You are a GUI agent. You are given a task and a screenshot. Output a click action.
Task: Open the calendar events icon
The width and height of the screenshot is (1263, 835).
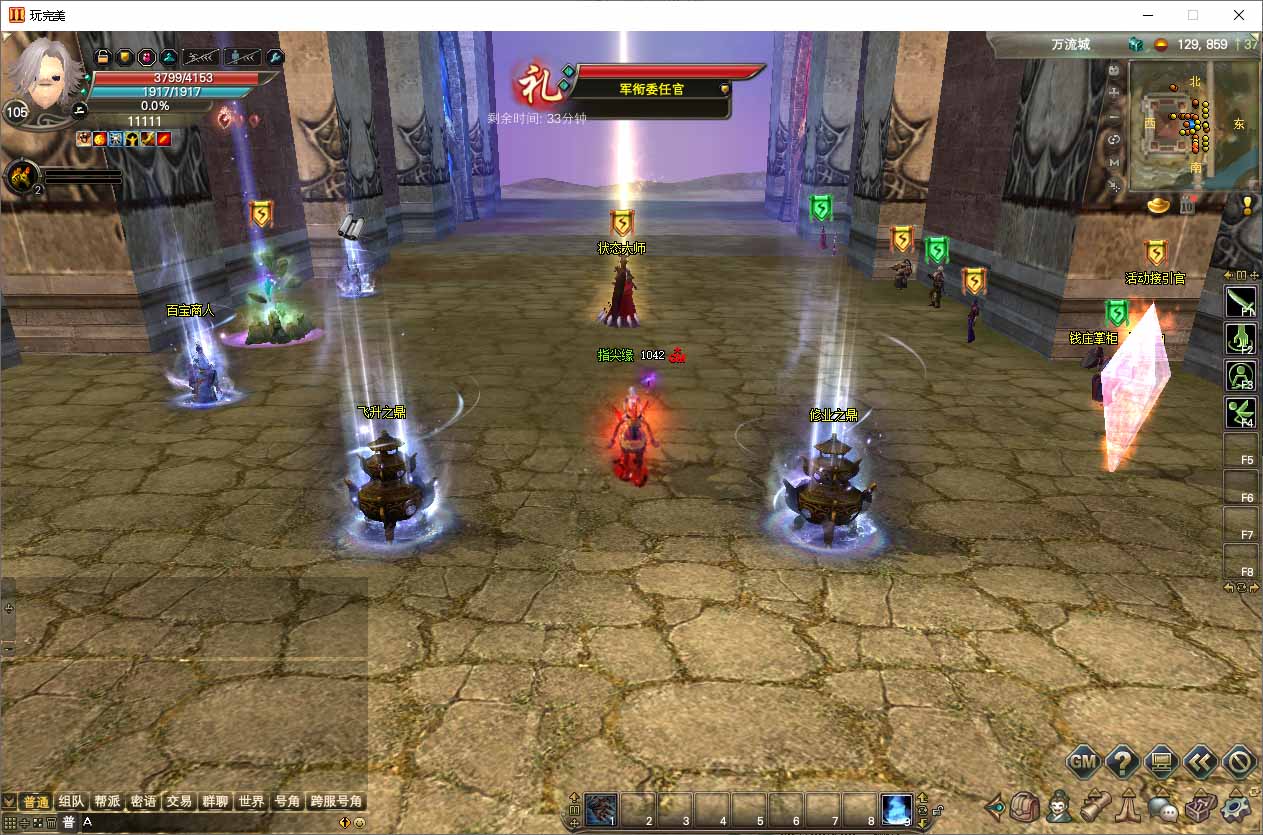(x=1188, y=205)
